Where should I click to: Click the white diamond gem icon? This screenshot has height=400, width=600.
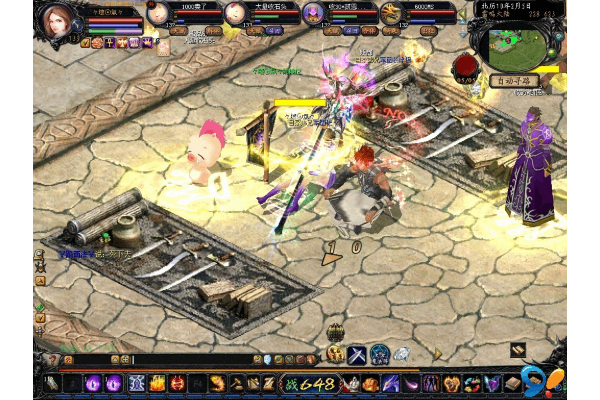[x=401, y=354]
